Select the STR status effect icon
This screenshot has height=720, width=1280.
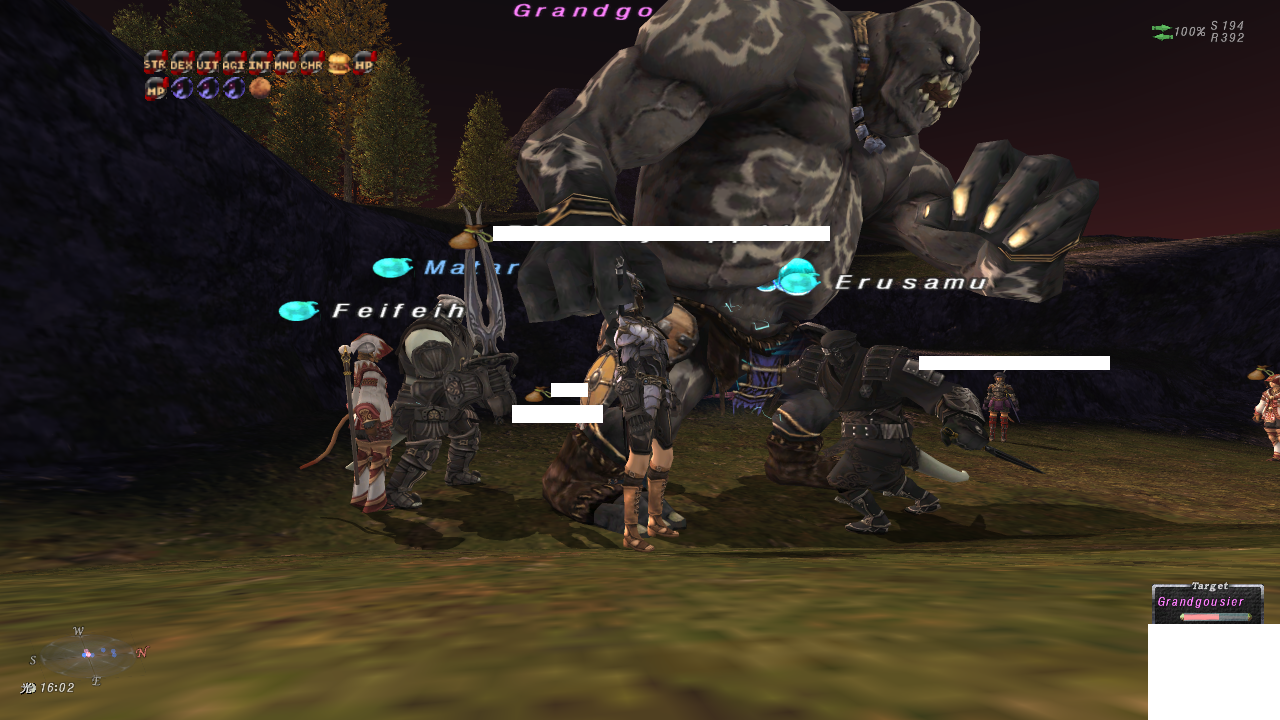tap(155, 63)
